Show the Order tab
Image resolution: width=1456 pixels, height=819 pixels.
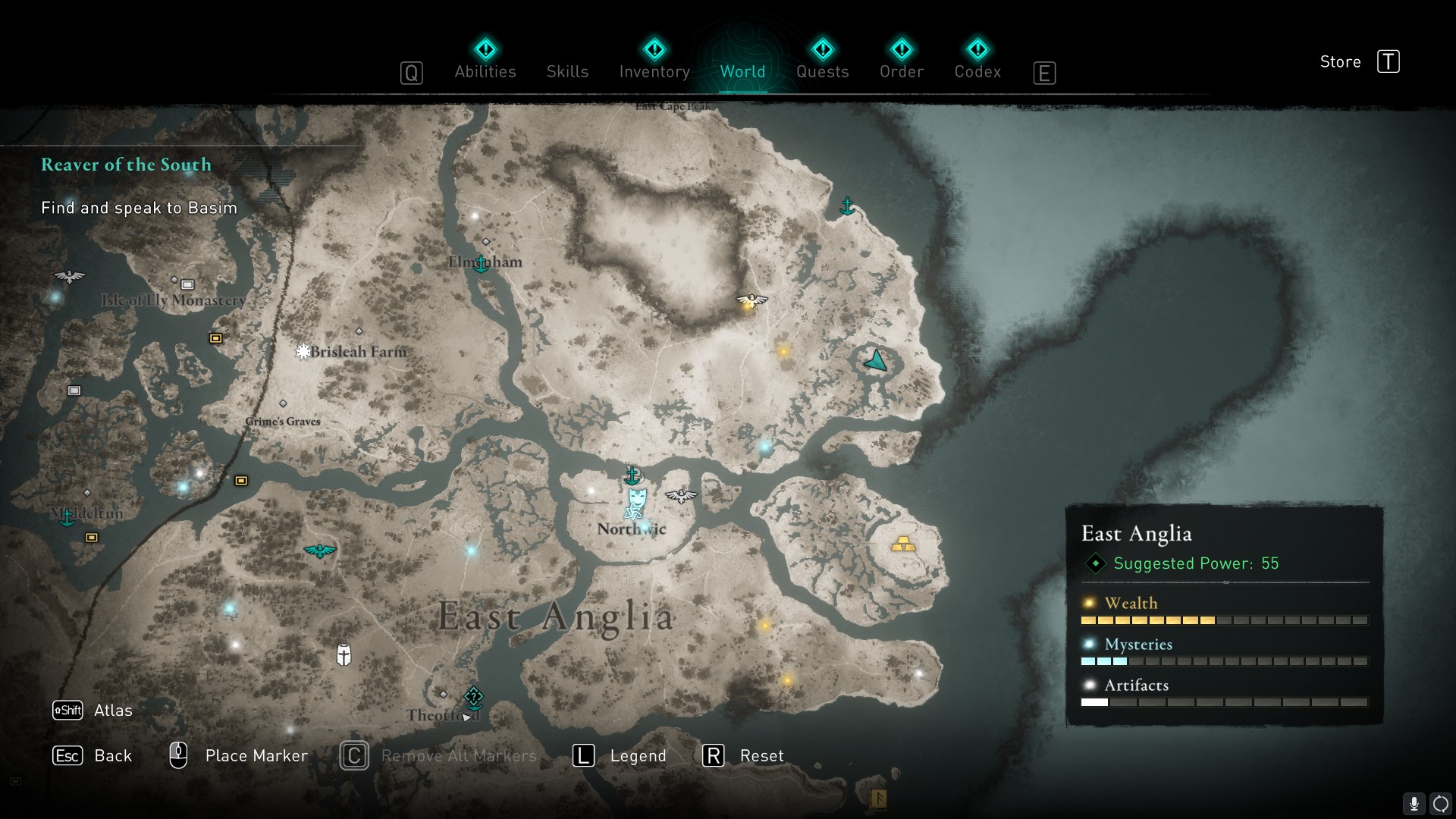pyautogui.click(x=901, y=71)
